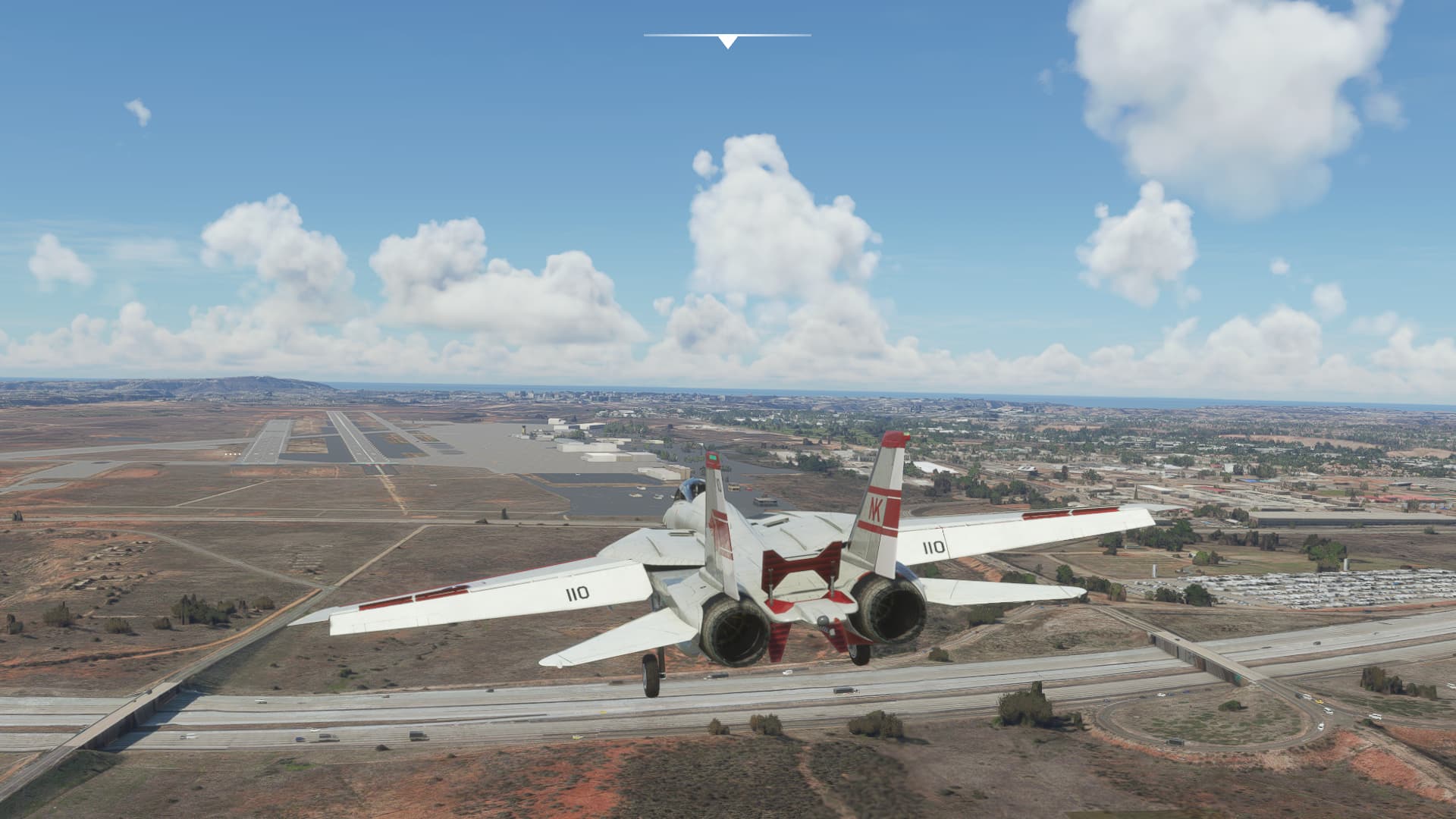
Task: Open the toolbar with the top arrow handle
Action: [x=727, y=41]
